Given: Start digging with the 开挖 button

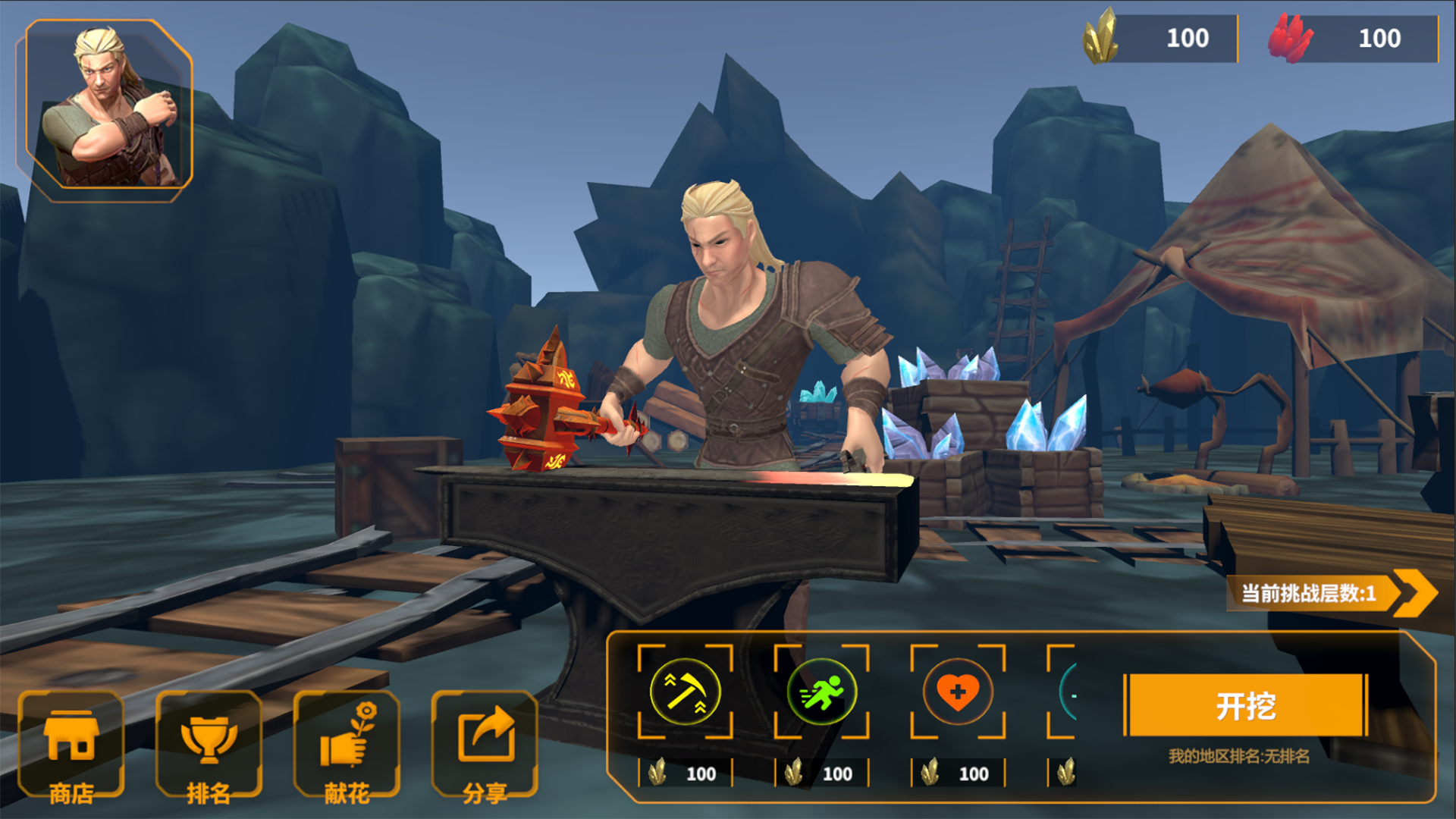Looking at the screenshot, I should [1245, 705].
